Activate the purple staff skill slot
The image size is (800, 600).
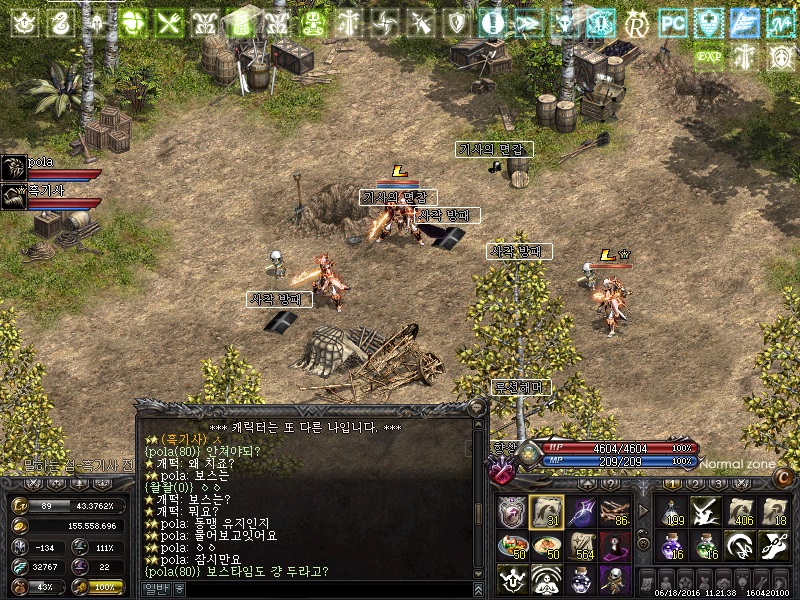[581, 512]
